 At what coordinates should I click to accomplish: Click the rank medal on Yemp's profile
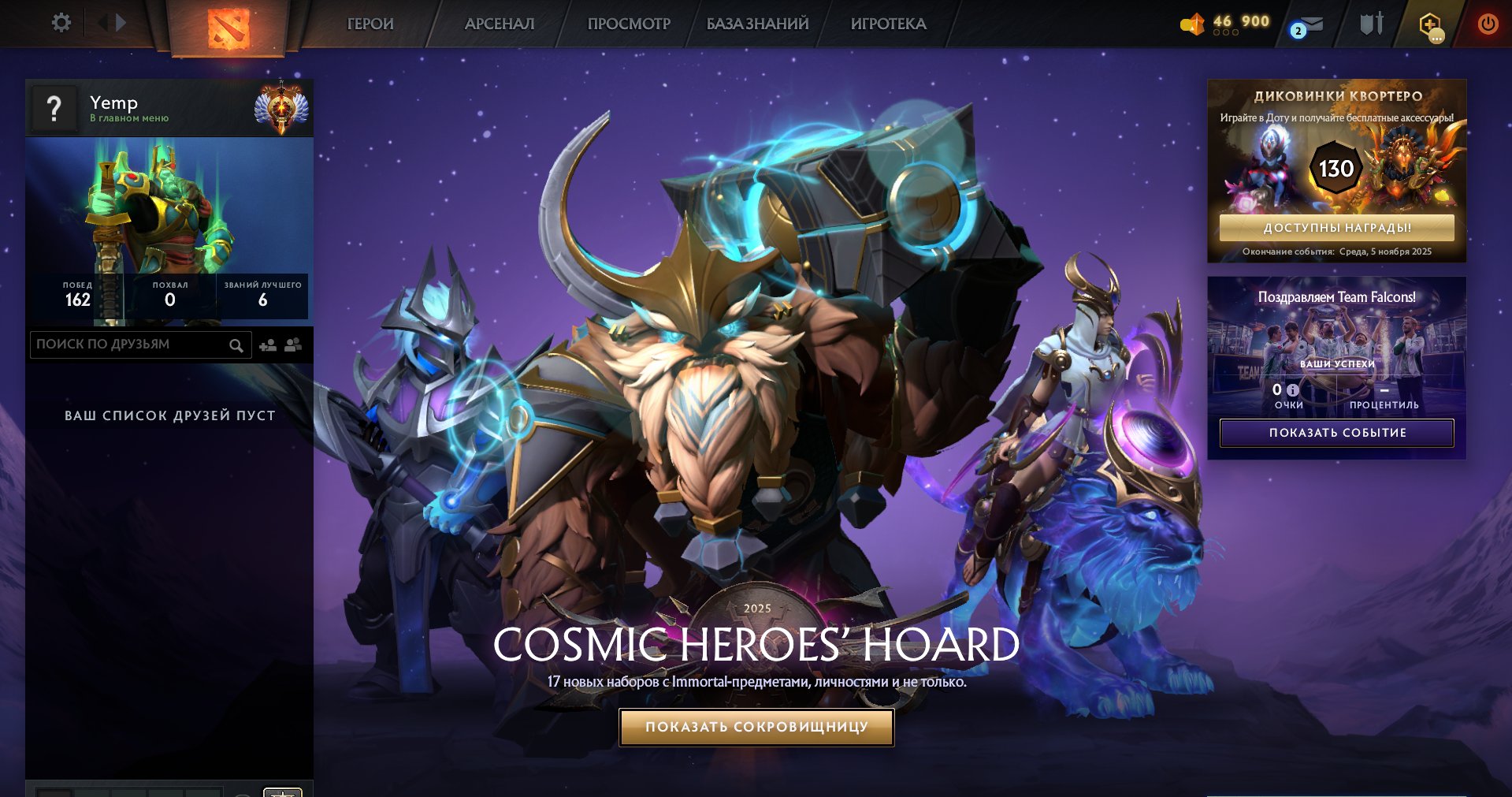tap(280, 103)
